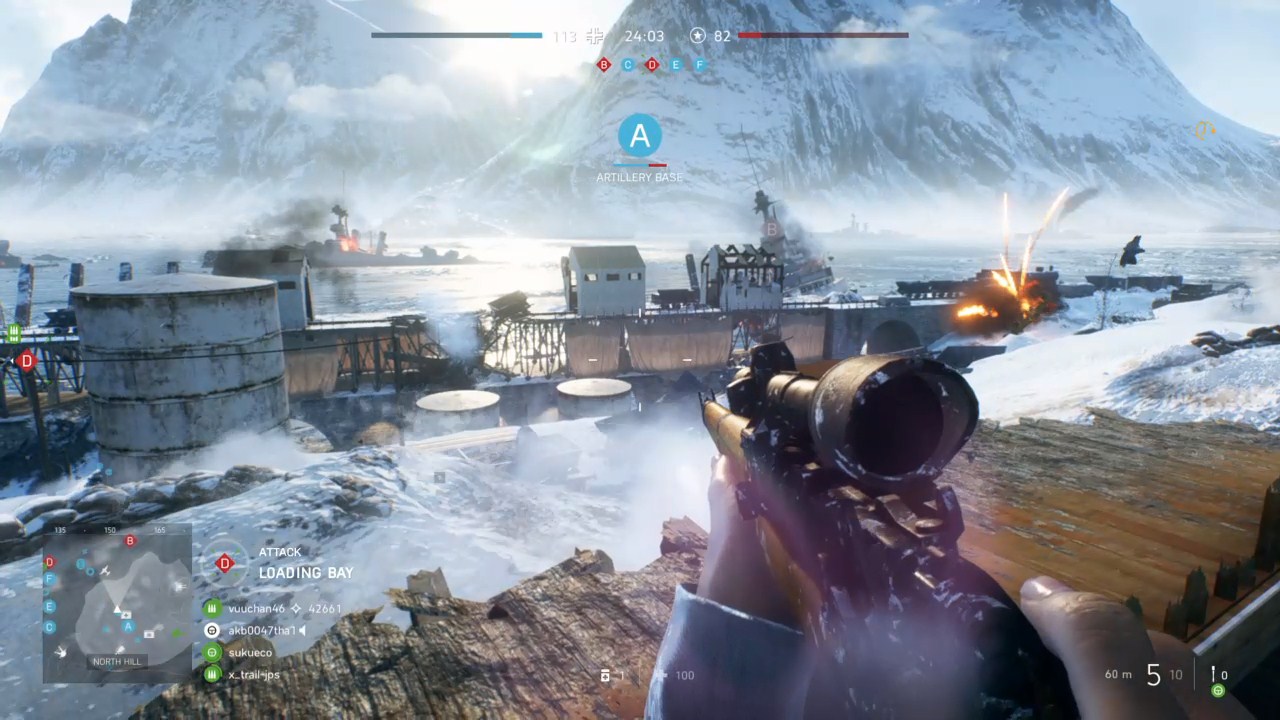
Task: Click the blue F flag in the top objective row
Action: tap(700, 64)
